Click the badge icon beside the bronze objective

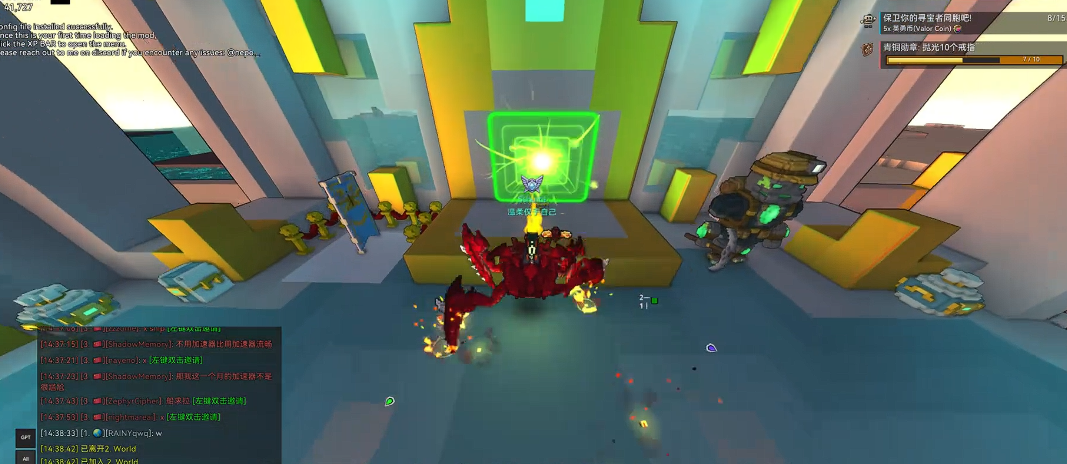click(868, 48)
